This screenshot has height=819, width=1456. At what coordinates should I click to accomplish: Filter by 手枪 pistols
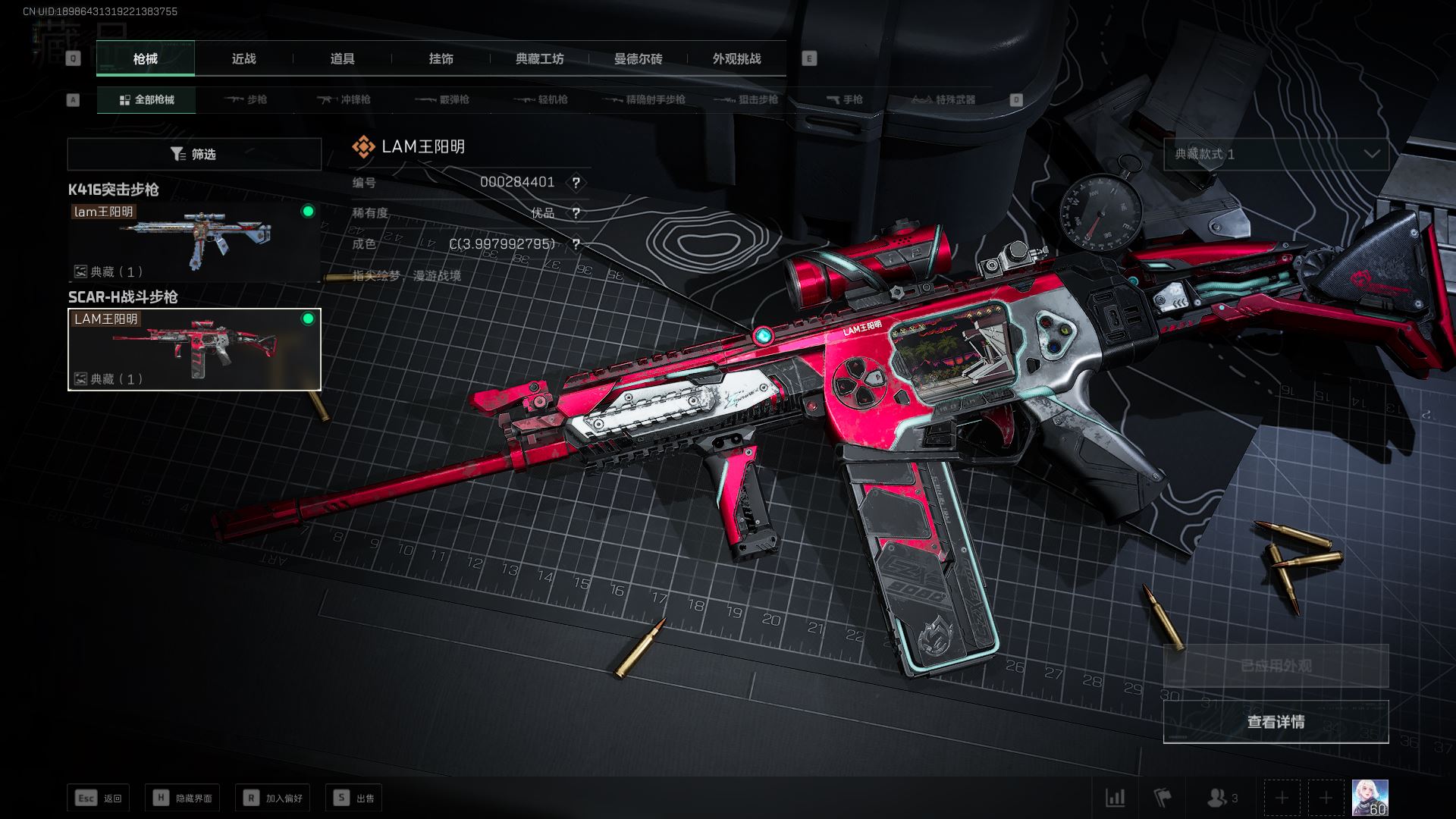[x=844, y=99]
